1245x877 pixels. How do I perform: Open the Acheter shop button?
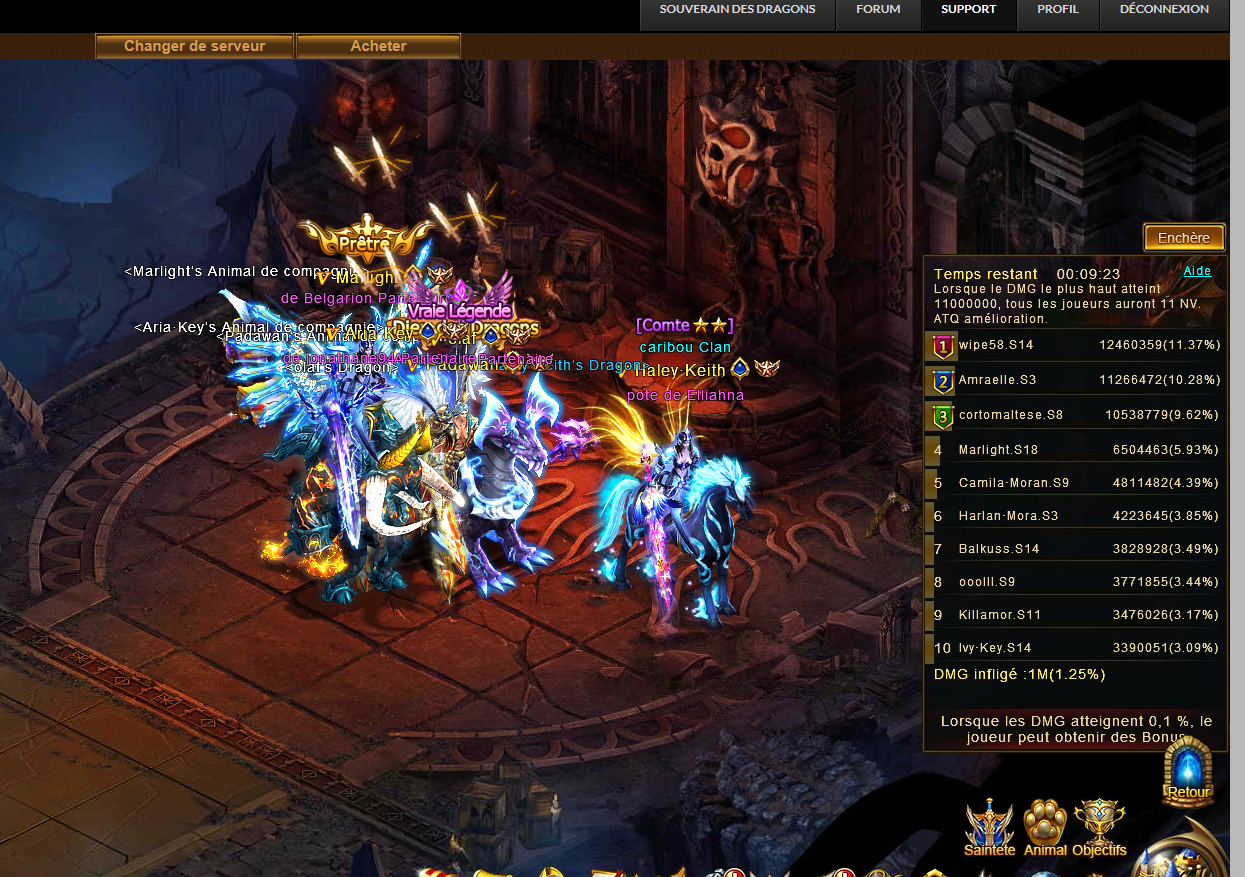tap(378, 46)
